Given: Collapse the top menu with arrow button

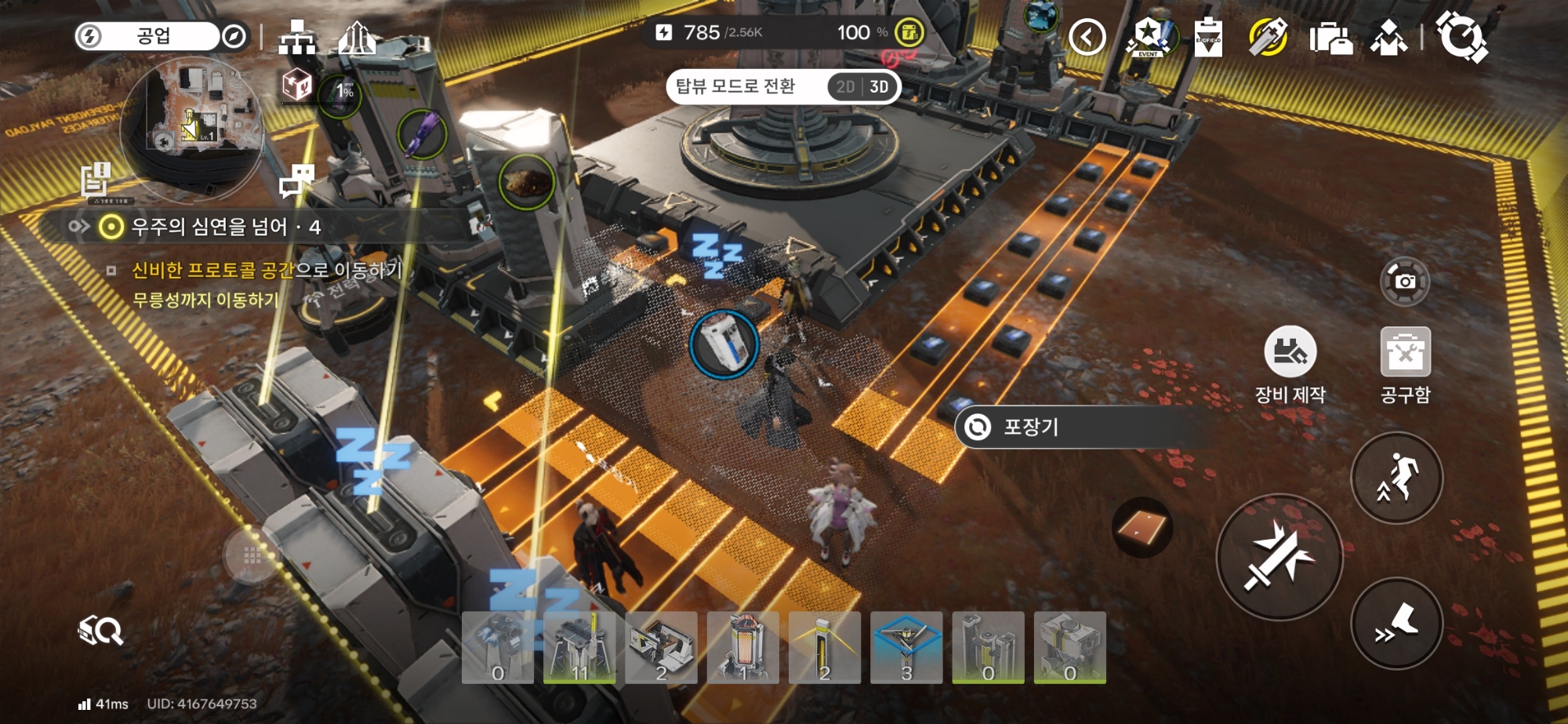Looking at the screenshot, I should [1087, 37].
